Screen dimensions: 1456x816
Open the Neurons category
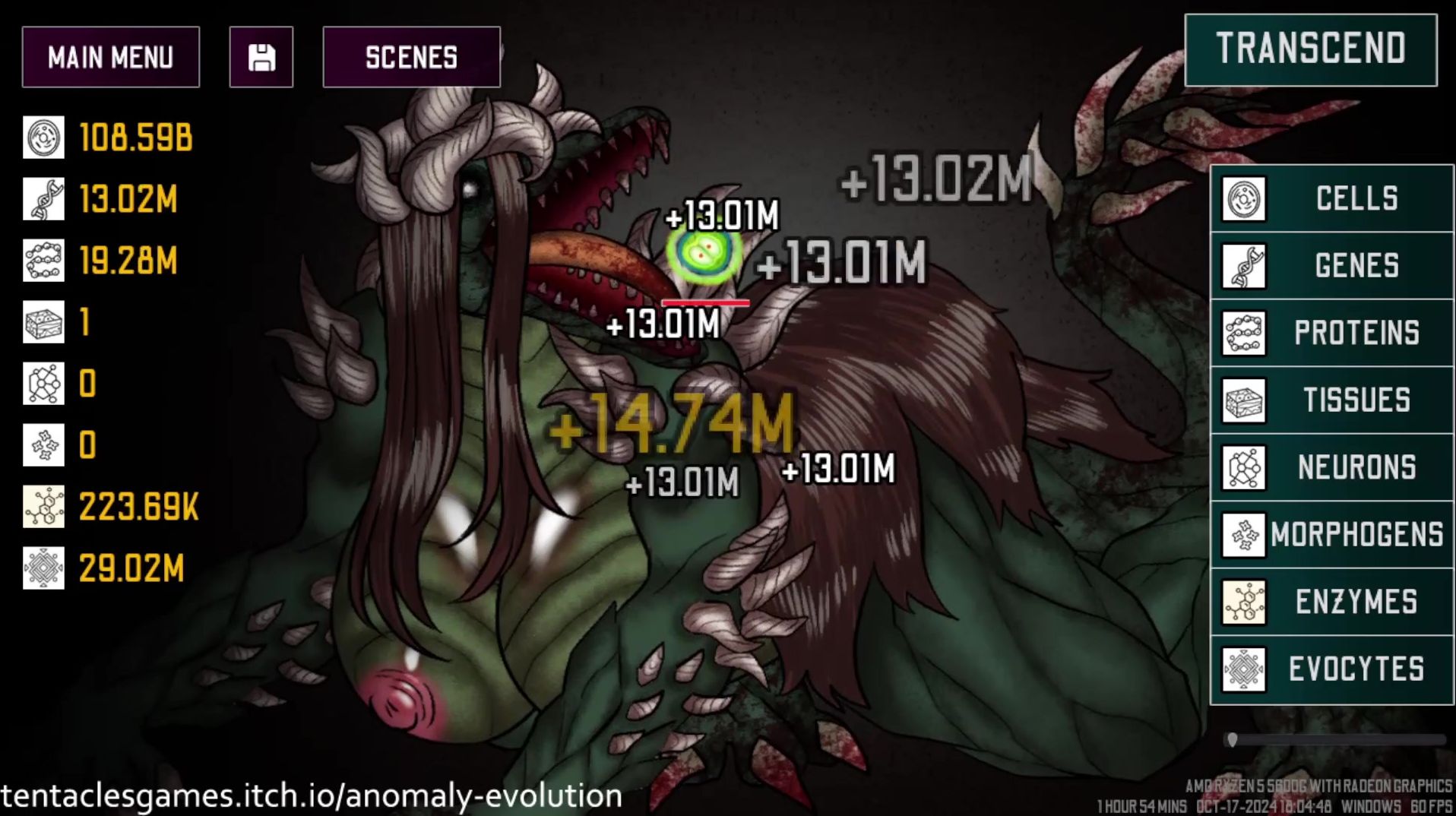(1331, 467)
